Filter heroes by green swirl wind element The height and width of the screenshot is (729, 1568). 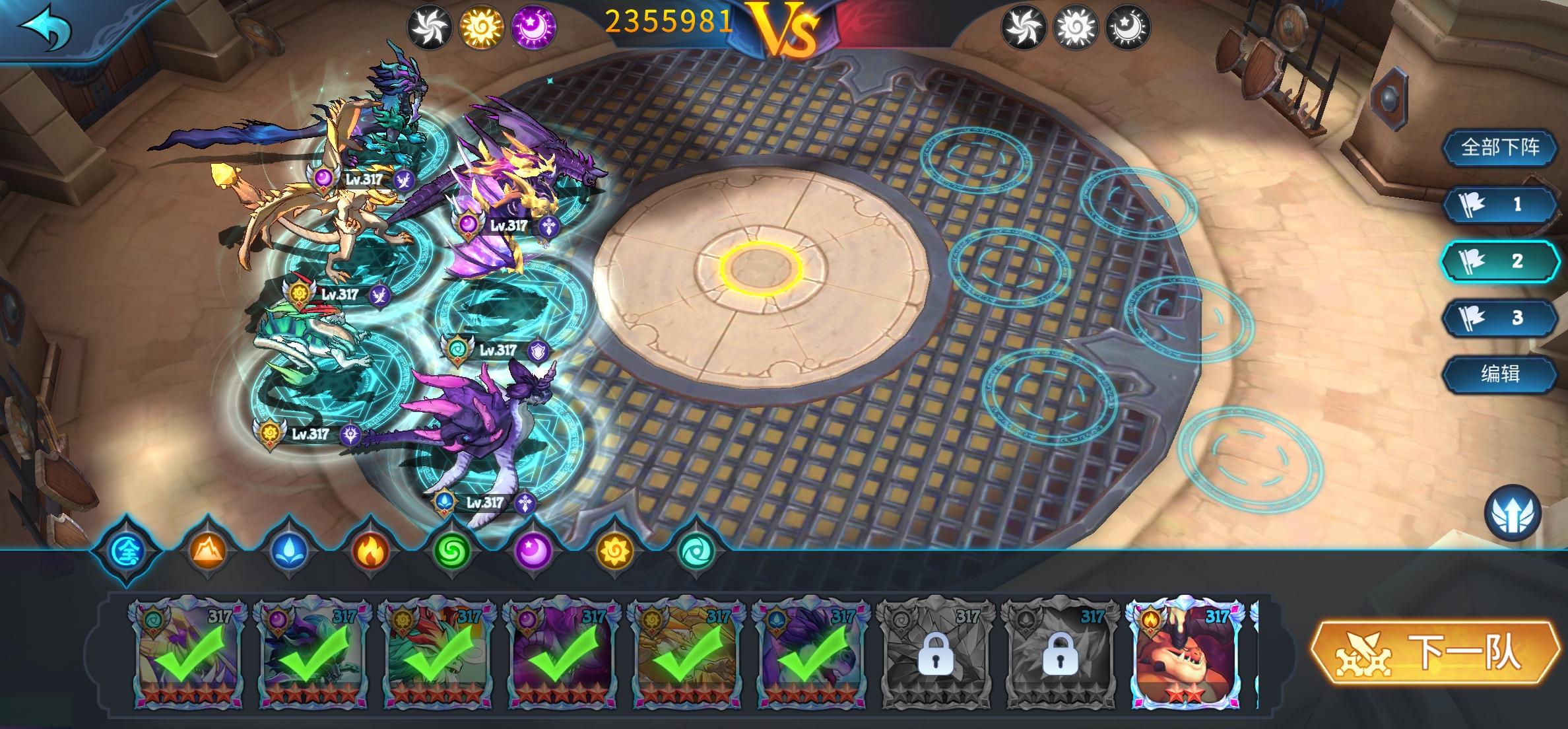[452, 550]
